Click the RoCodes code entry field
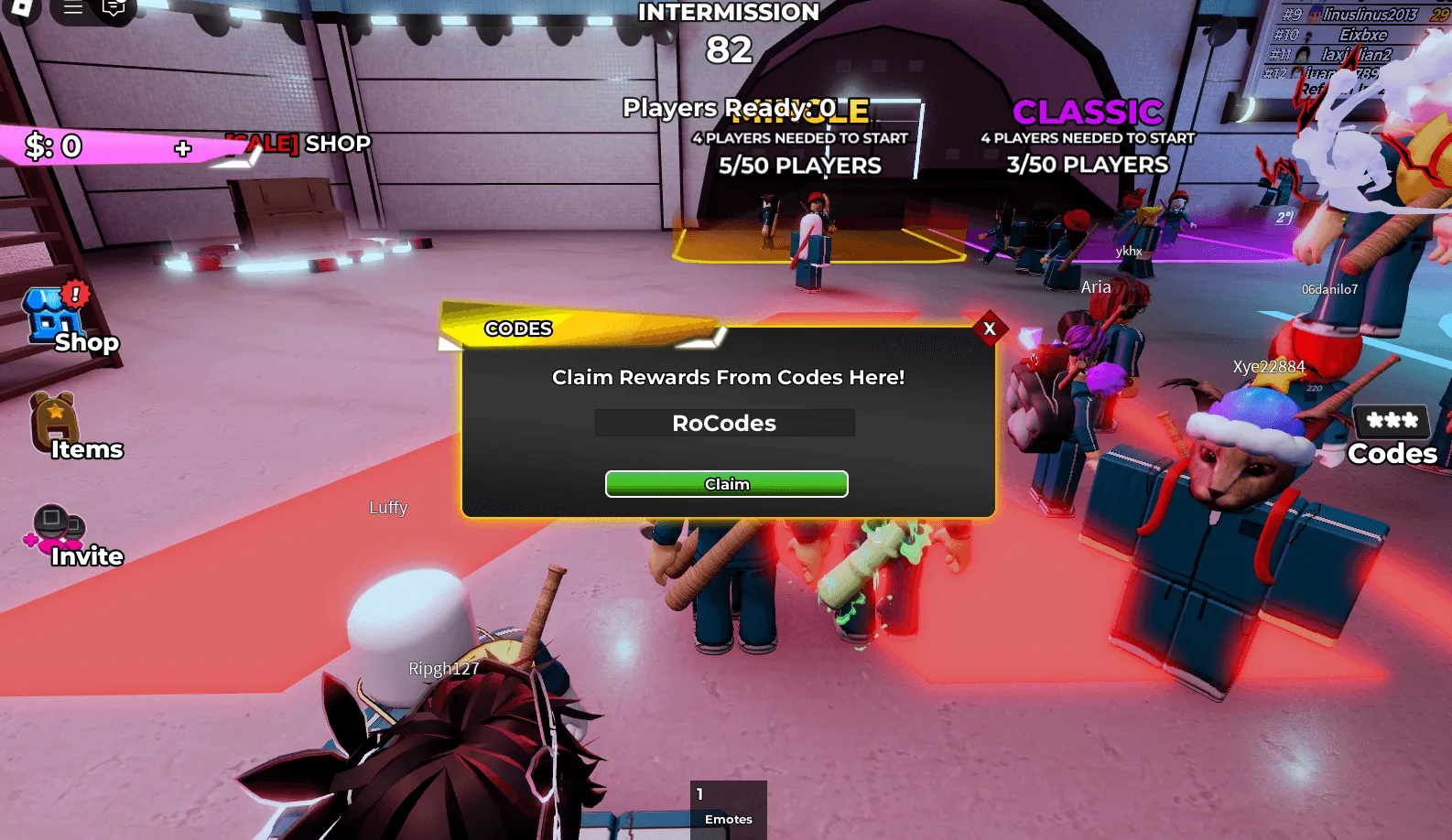 point(724,423)
